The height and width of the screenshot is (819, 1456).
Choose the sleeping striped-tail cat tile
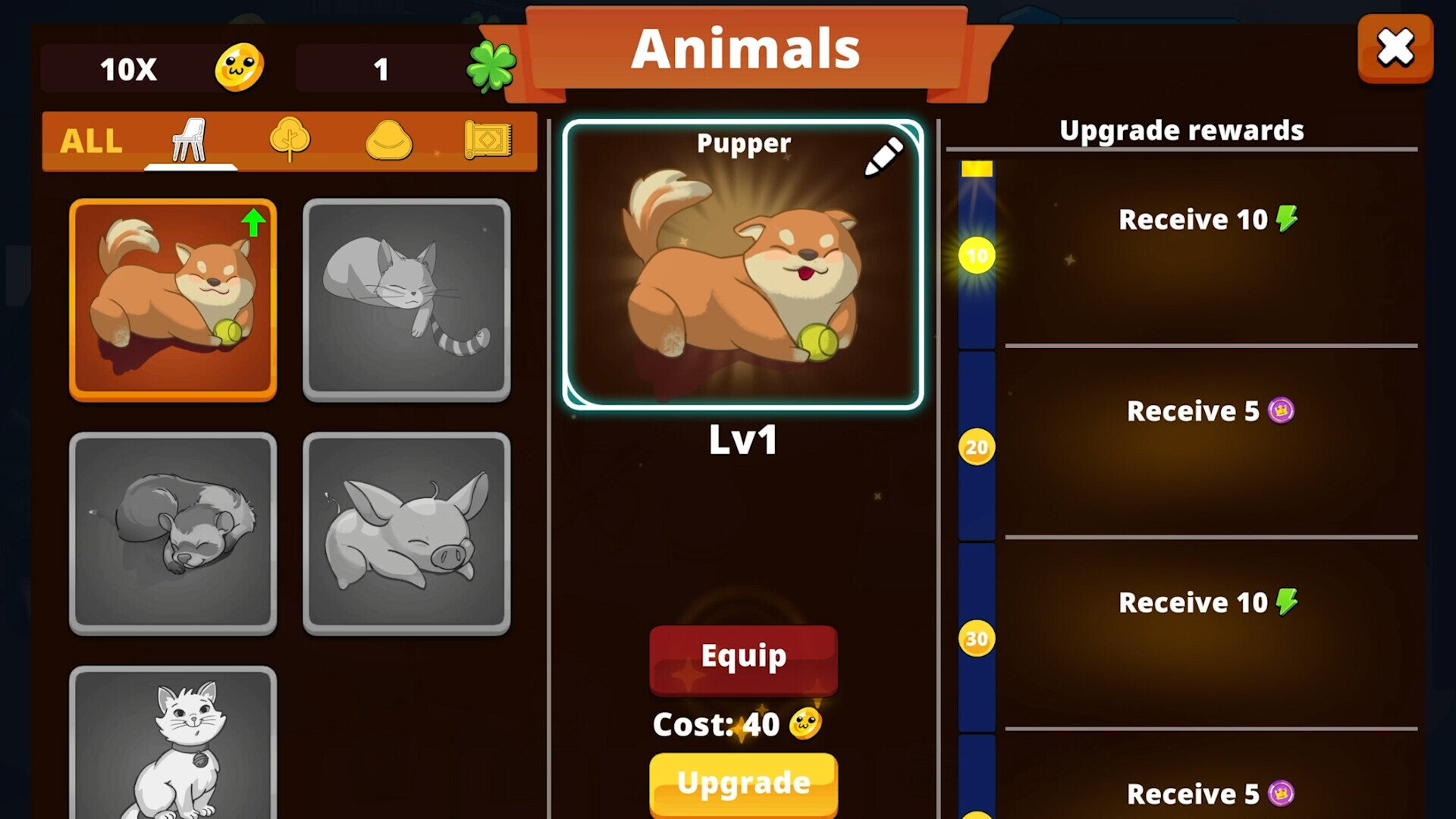coord(406,300)
